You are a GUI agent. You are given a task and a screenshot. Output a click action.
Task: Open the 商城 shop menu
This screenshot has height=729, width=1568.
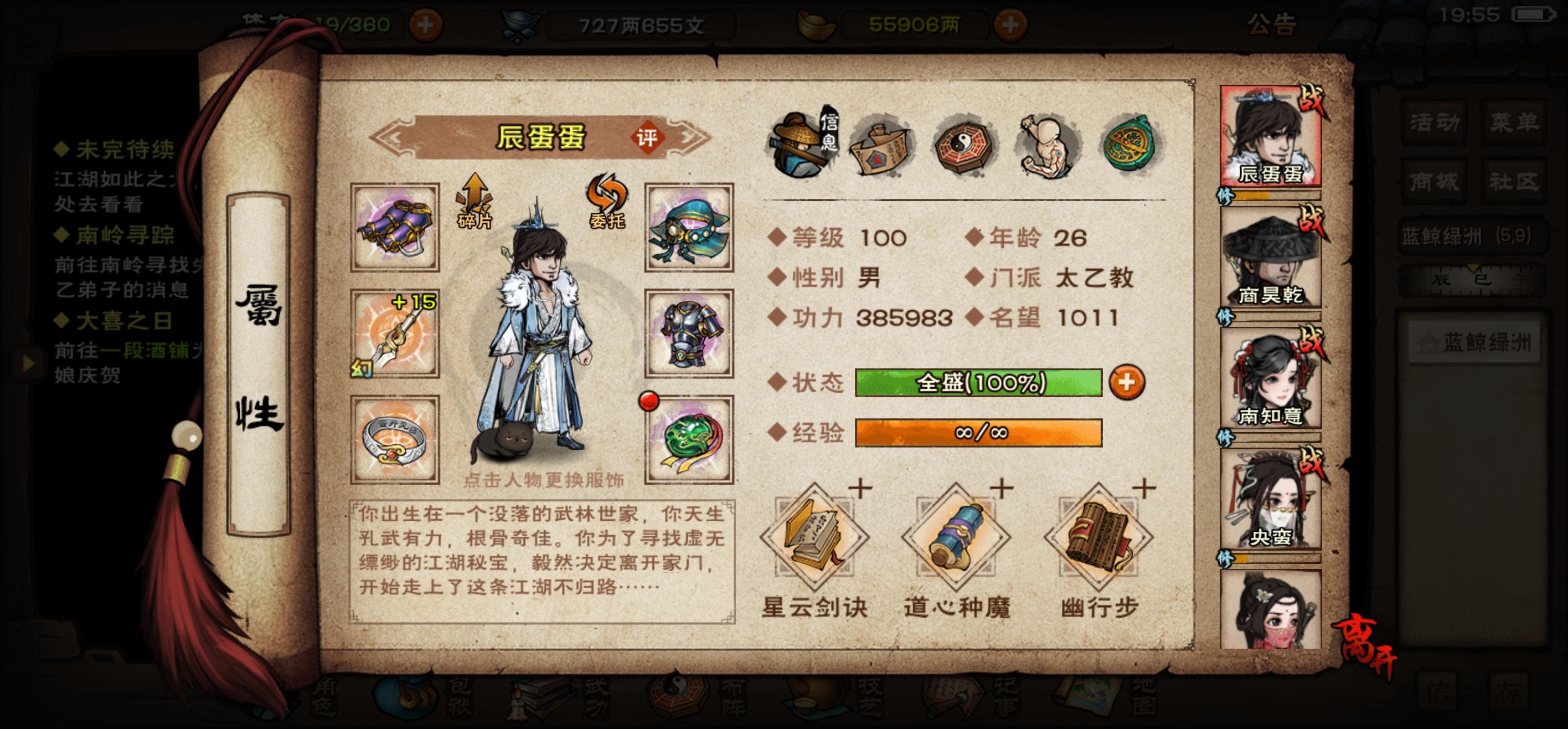[1433, 181]
